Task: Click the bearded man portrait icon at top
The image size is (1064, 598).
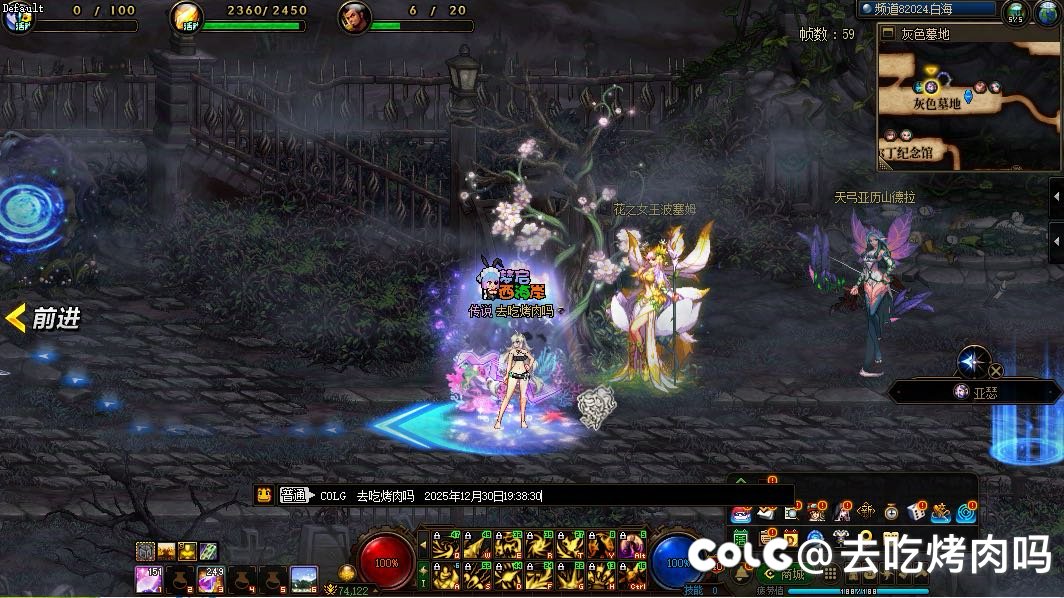Action: tap(354, 16)
